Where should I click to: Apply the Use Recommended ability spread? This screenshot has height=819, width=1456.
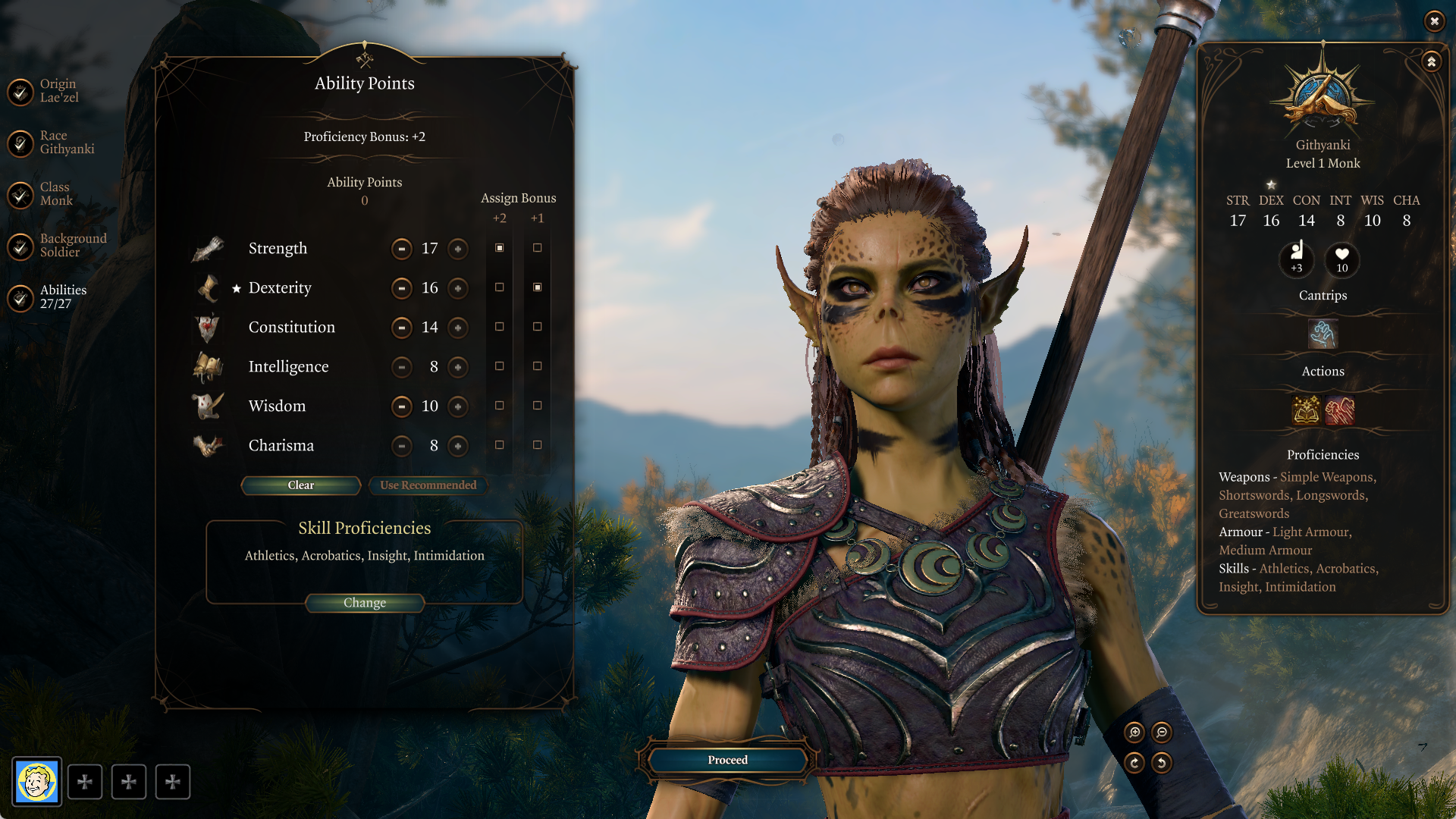click(x=428, y=485)
